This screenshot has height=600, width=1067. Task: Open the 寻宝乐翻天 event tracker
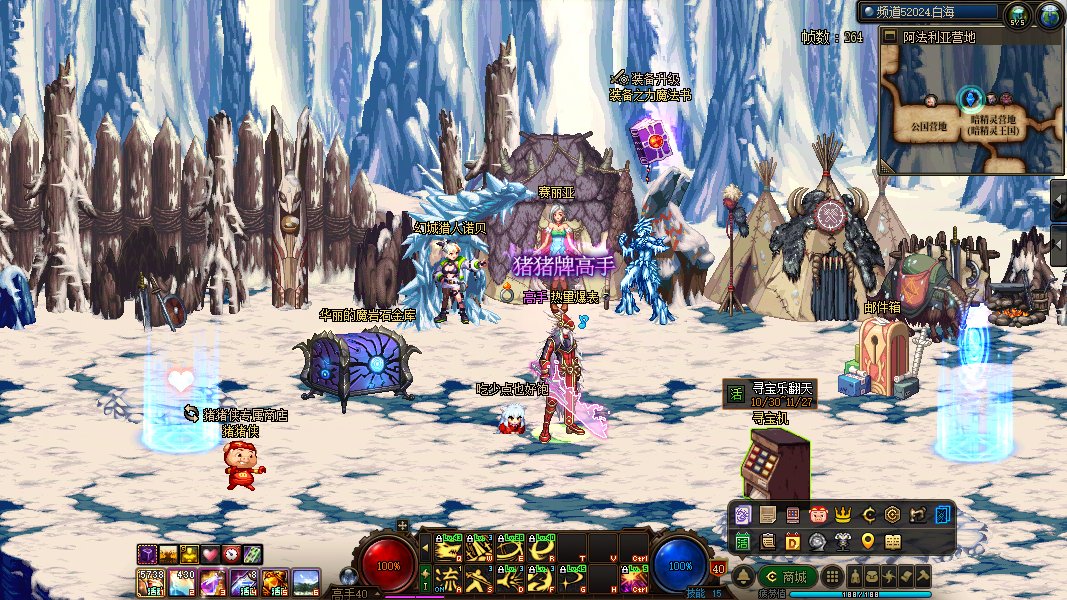771,393
